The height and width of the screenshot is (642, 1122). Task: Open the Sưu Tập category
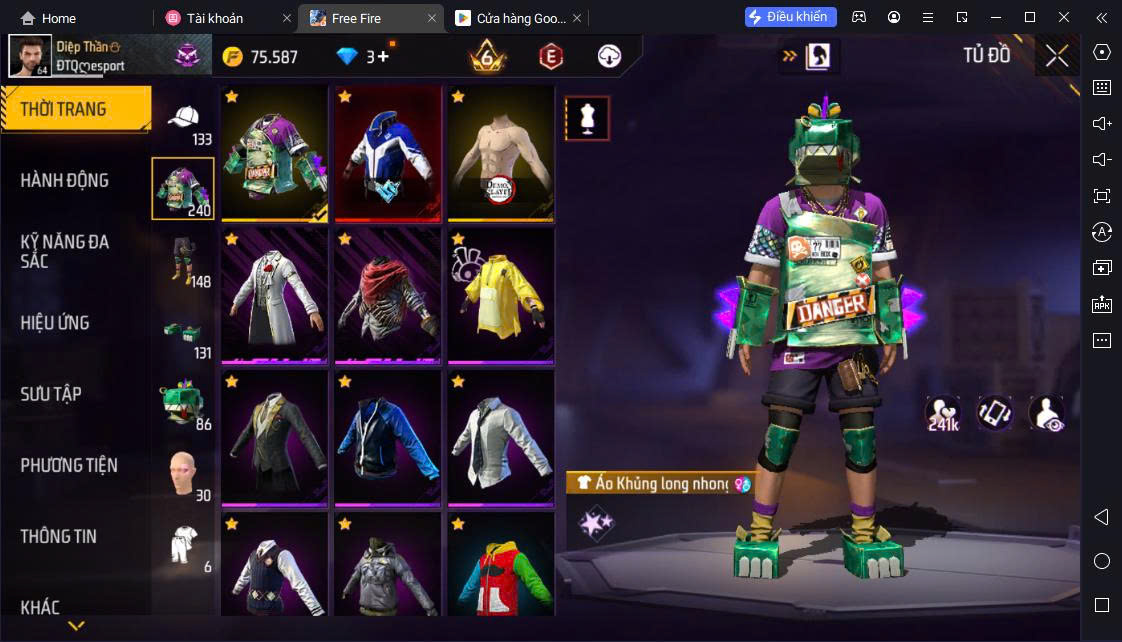[x=51, y=394]
